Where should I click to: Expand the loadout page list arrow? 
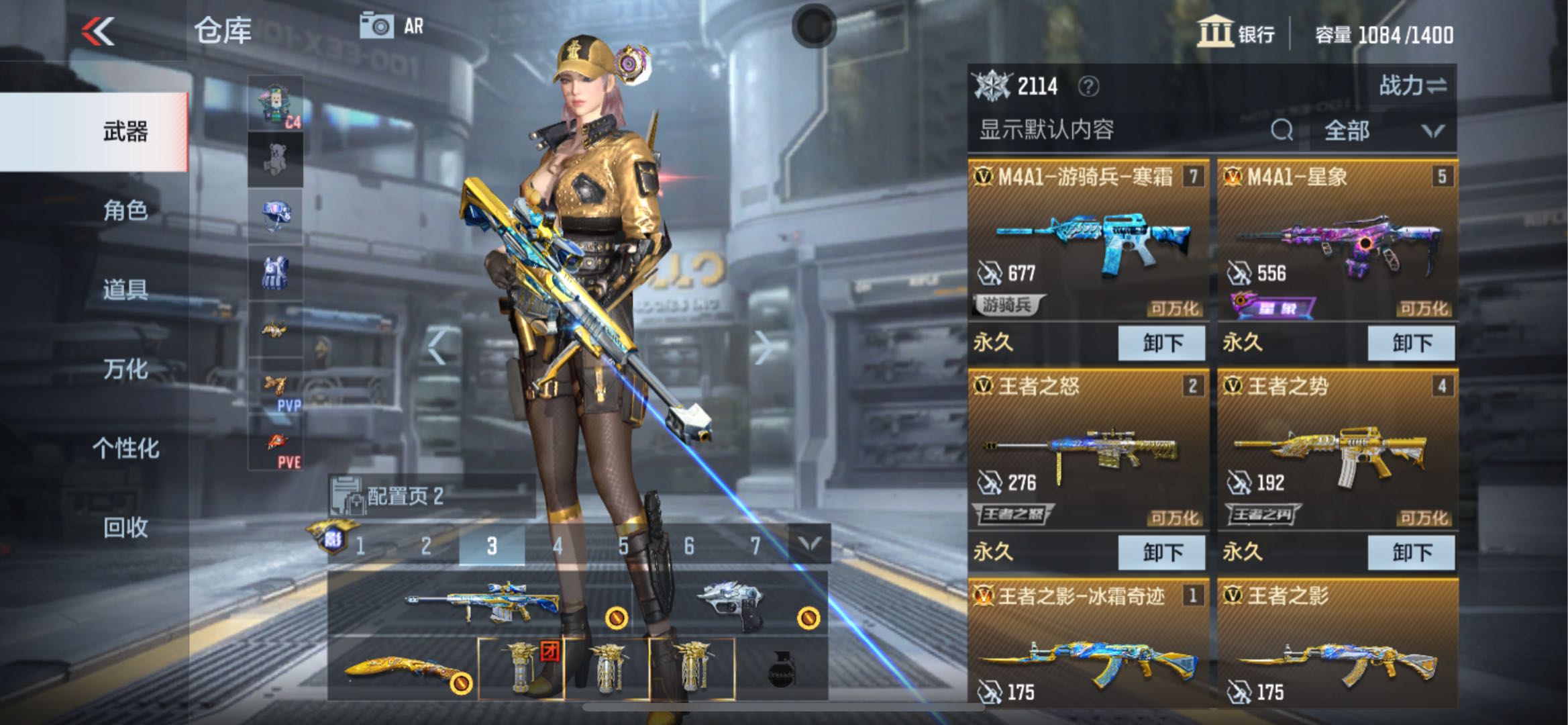coord(810,544)
